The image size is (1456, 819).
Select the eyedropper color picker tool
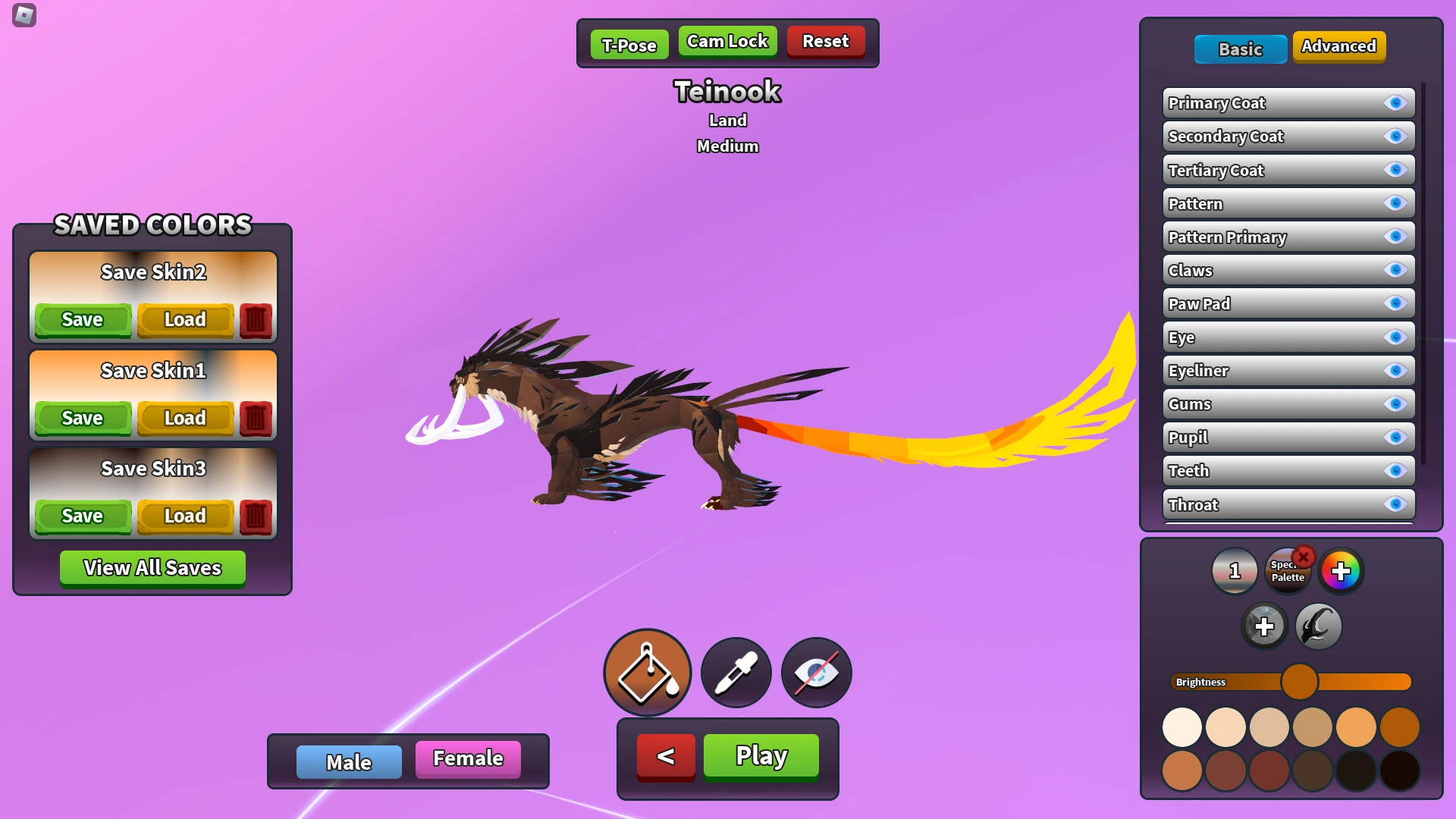(x=735, y=673)
